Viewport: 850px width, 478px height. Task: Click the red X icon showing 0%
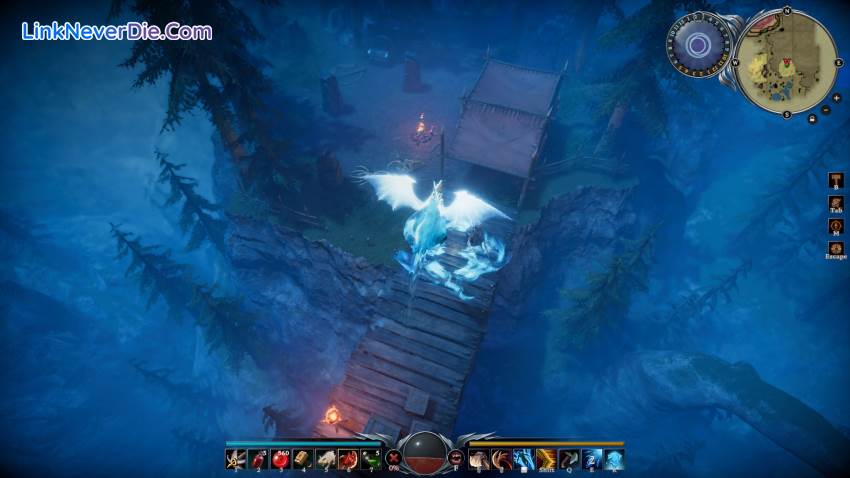point(394,460)
